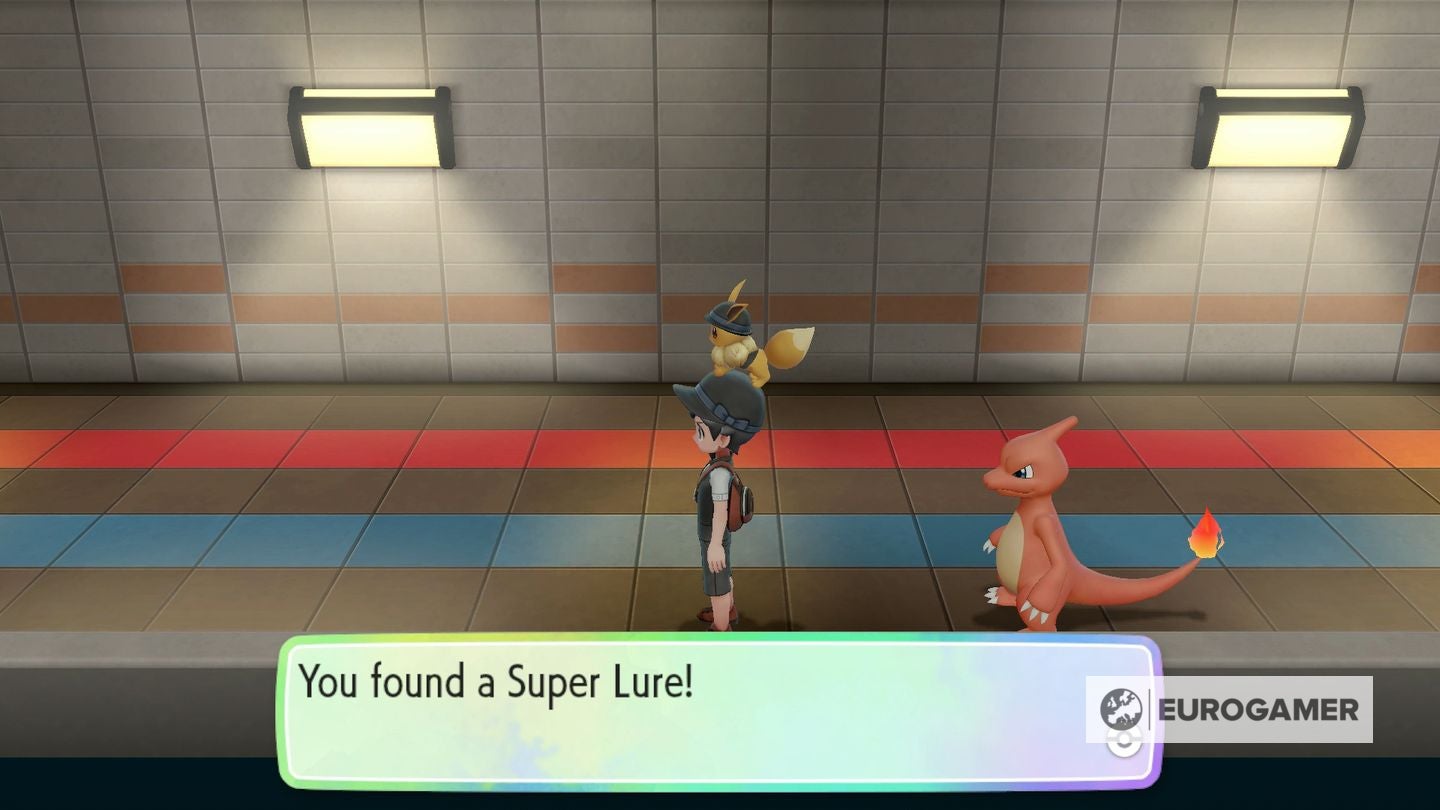The width and height of the screenshot is (1440, 810).
Task: Click the Eurogamer watermark text
Action: (x=1262, y=707)
